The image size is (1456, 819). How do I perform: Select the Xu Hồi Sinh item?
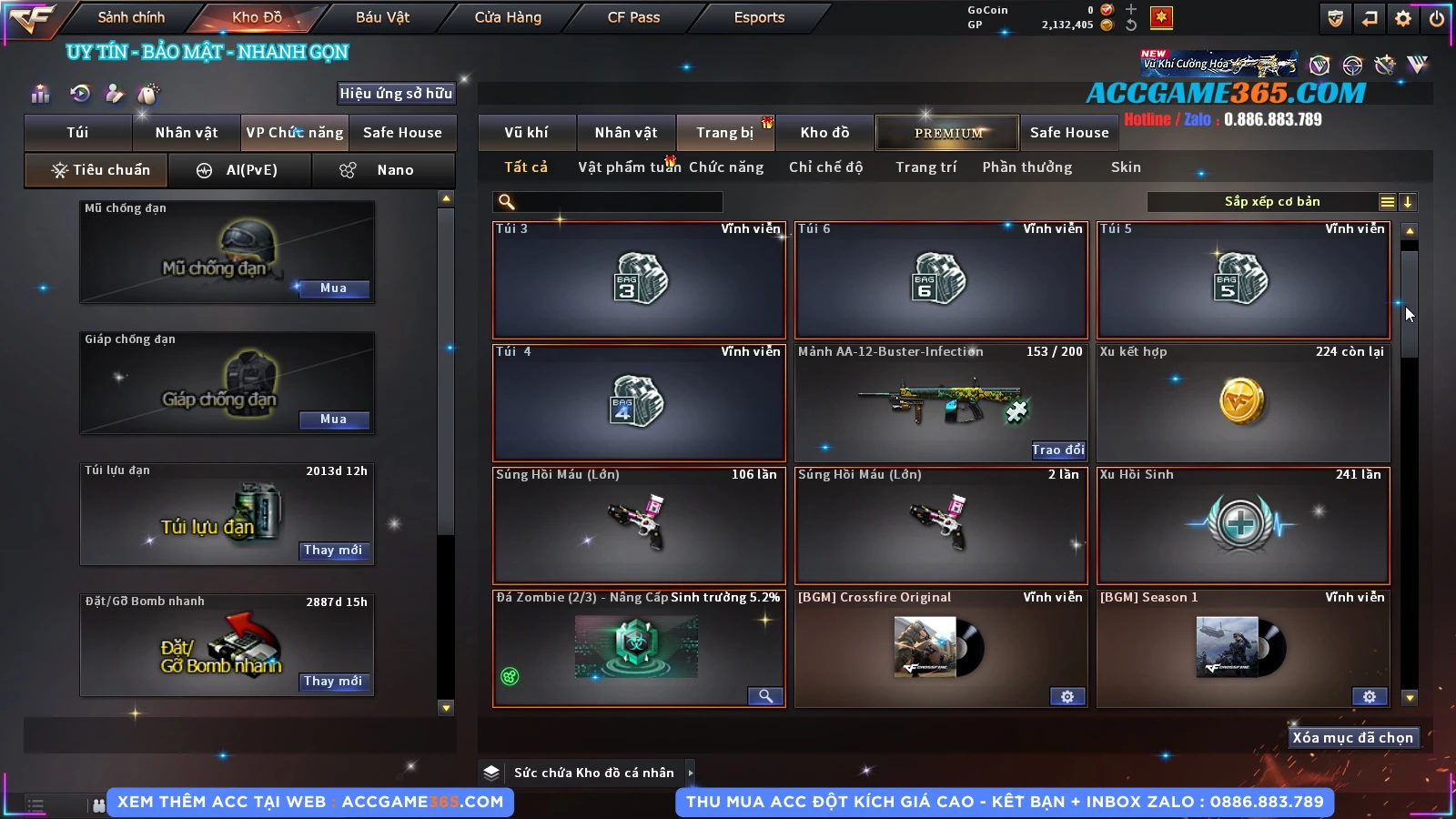pyautogui.click(x=1243, y=525)
